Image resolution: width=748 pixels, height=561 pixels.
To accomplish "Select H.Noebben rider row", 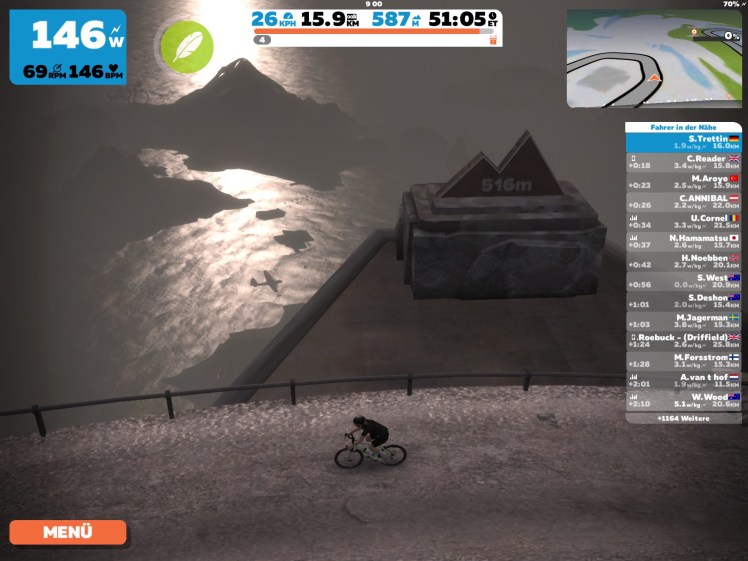I will (x=683, y=261).
